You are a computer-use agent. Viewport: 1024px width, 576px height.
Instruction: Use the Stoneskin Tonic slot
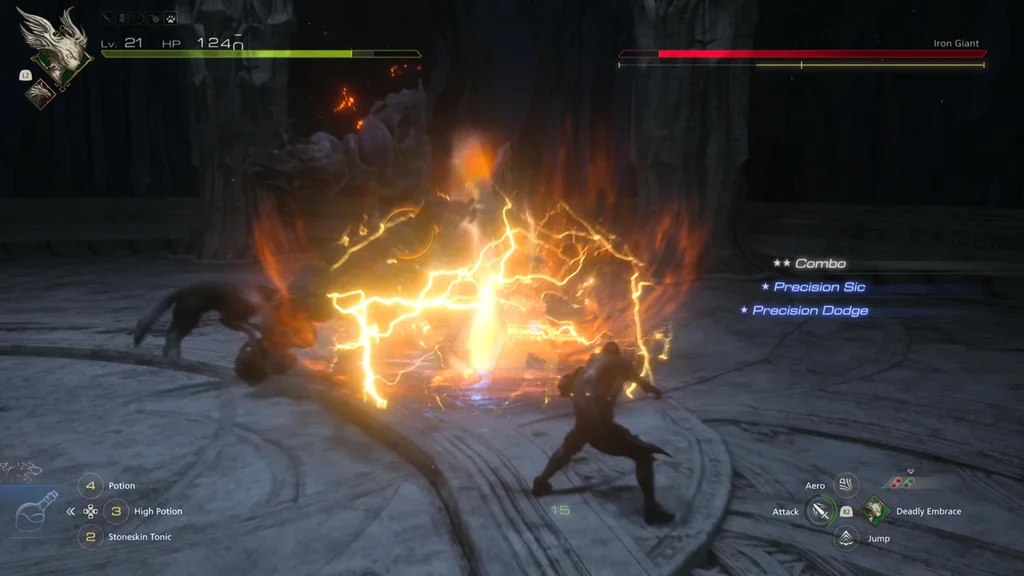click(91, 537)
